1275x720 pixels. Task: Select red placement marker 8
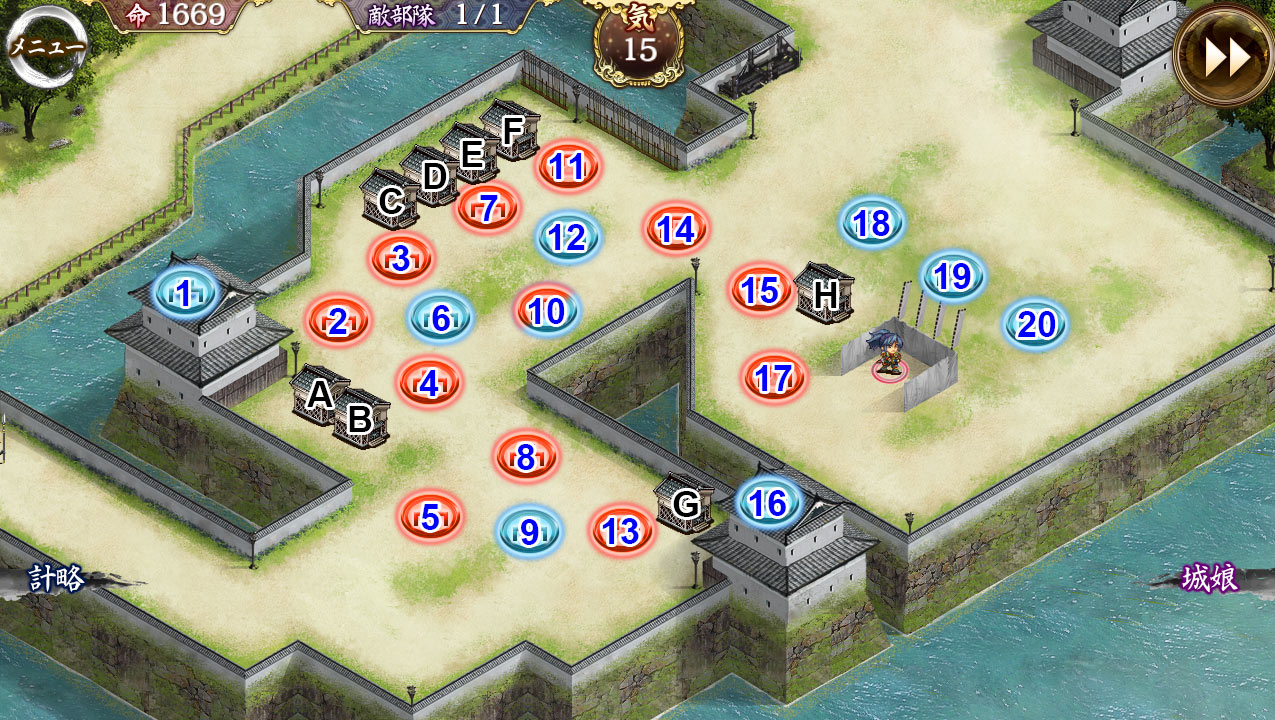point(526,457)
